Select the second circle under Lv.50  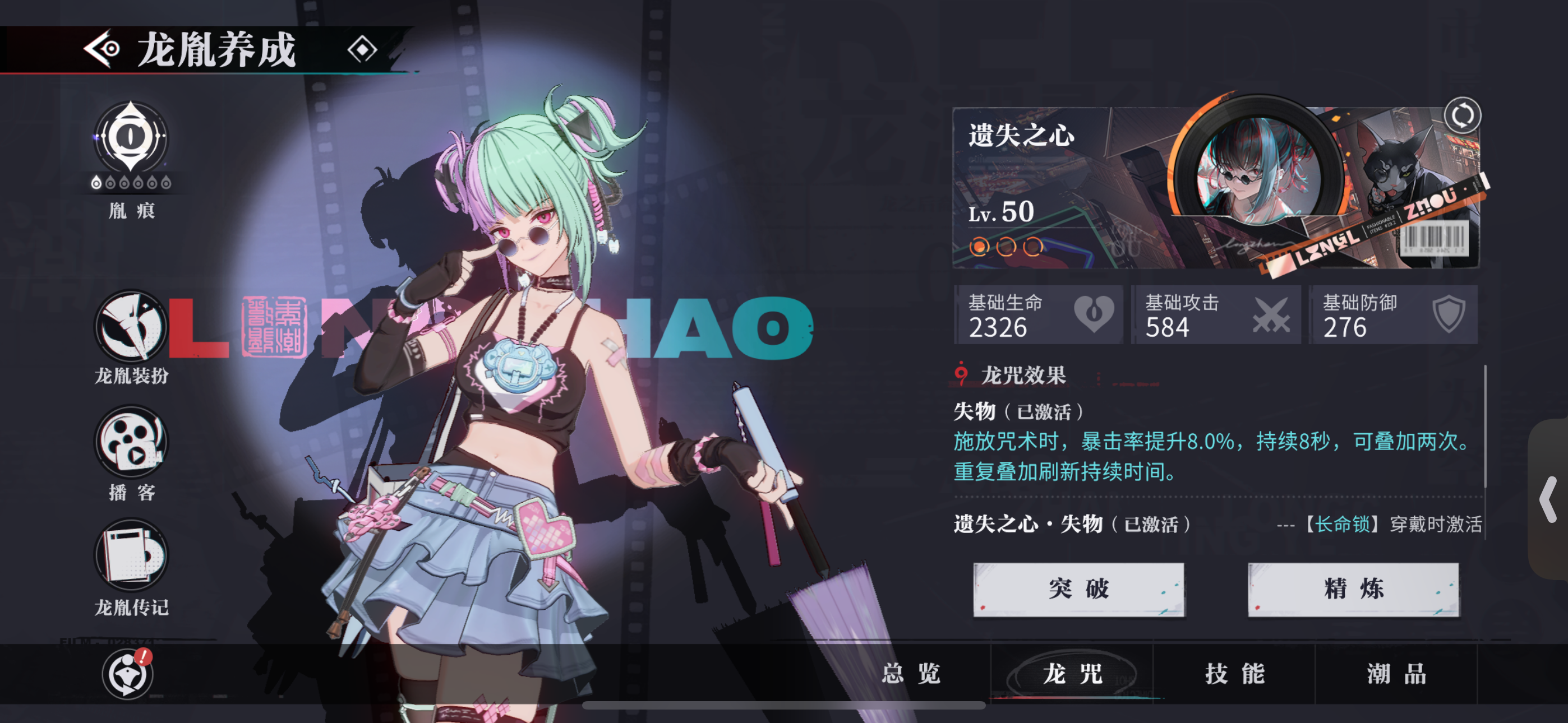(x=1006, y=248)
